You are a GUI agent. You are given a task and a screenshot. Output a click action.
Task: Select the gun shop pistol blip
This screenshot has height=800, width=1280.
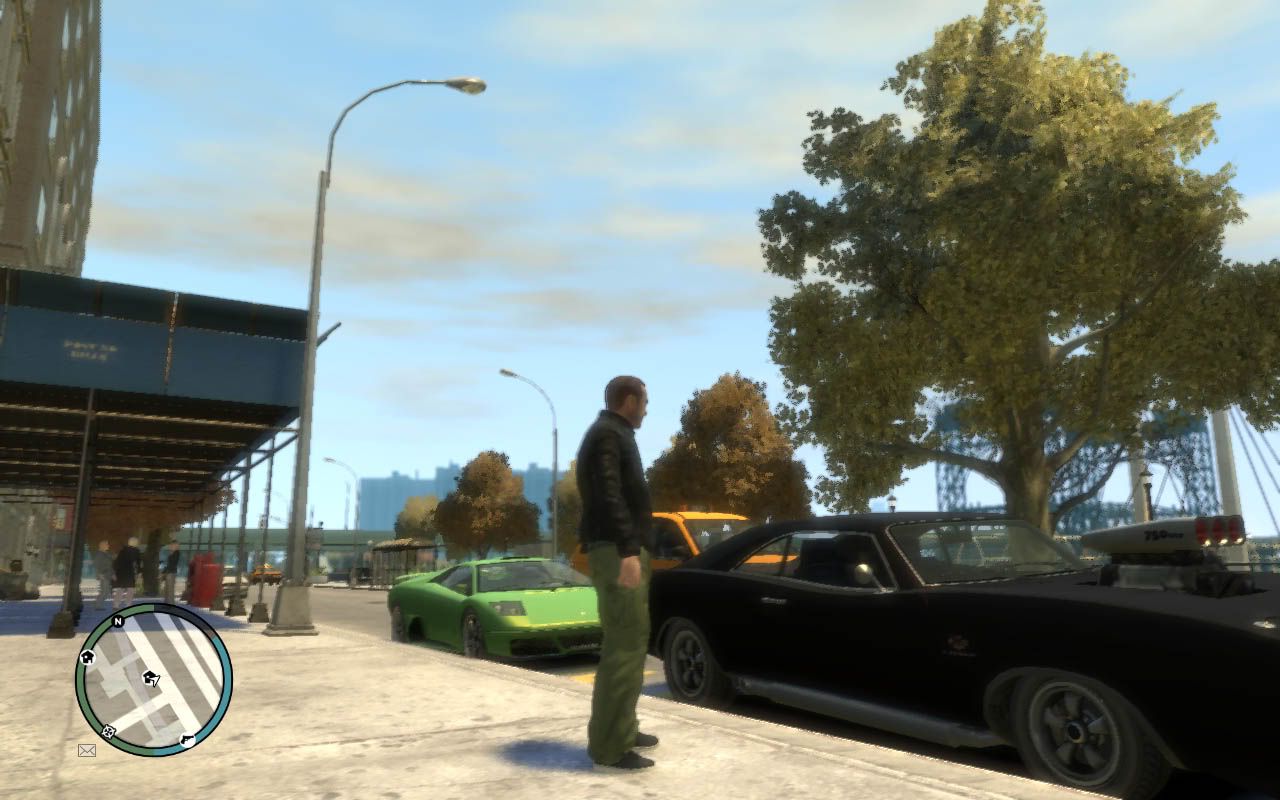187,740
